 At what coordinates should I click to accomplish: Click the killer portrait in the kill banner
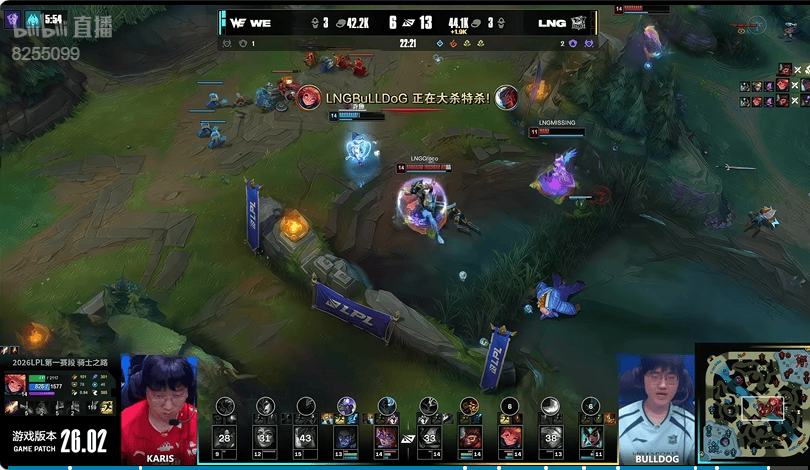(x=309, y=98)
